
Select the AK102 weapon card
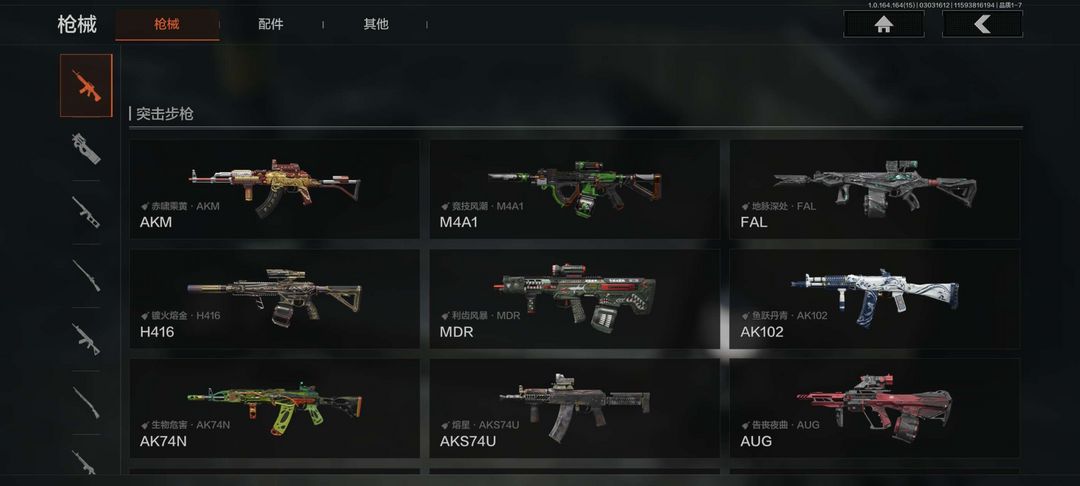[x=874, y=298]
